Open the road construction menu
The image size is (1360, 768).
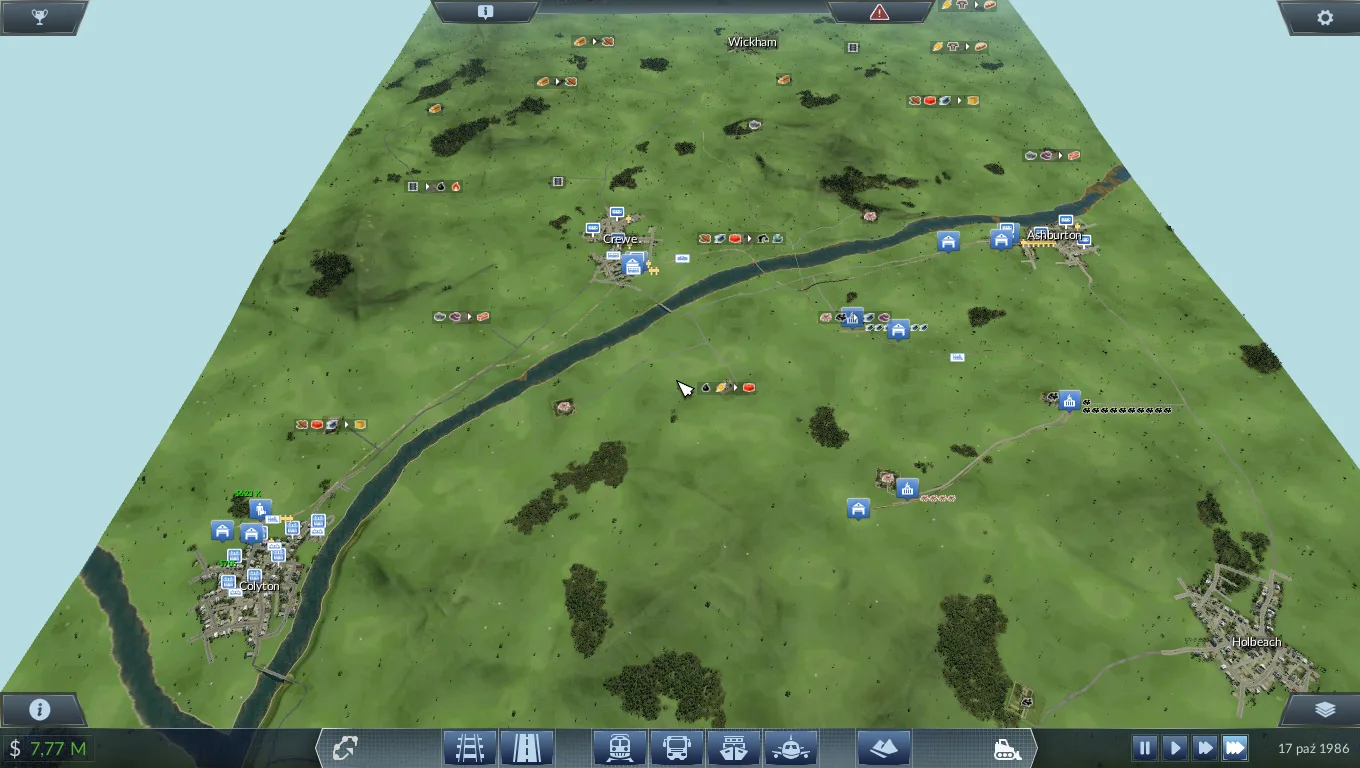[527, 747]
